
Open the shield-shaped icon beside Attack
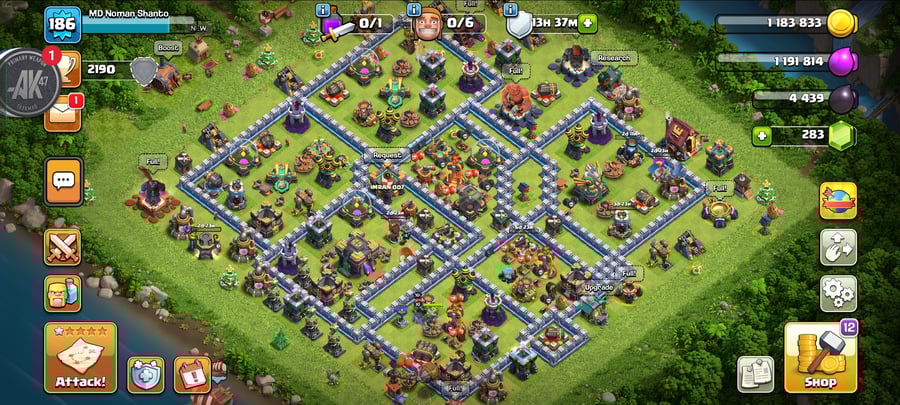pos(145,374)
